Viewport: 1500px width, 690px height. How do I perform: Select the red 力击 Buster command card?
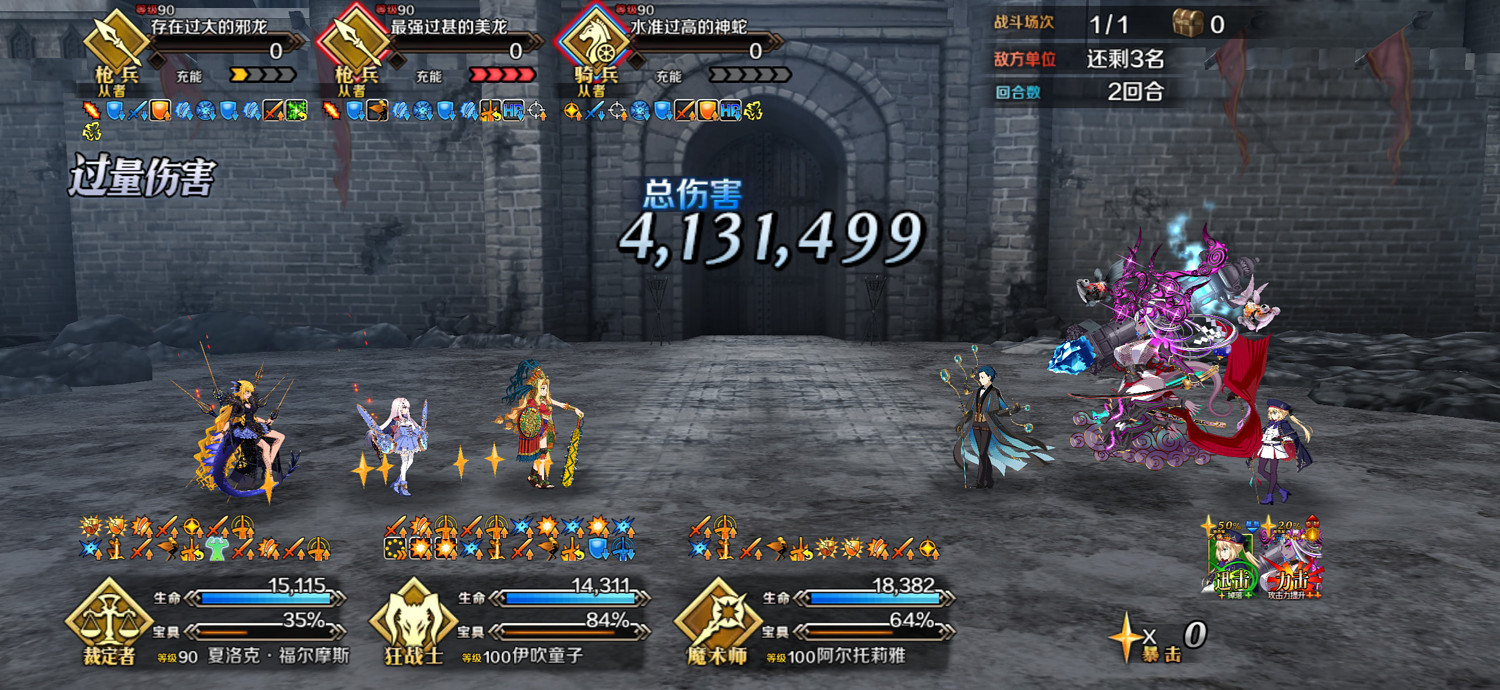(1292, 562)
